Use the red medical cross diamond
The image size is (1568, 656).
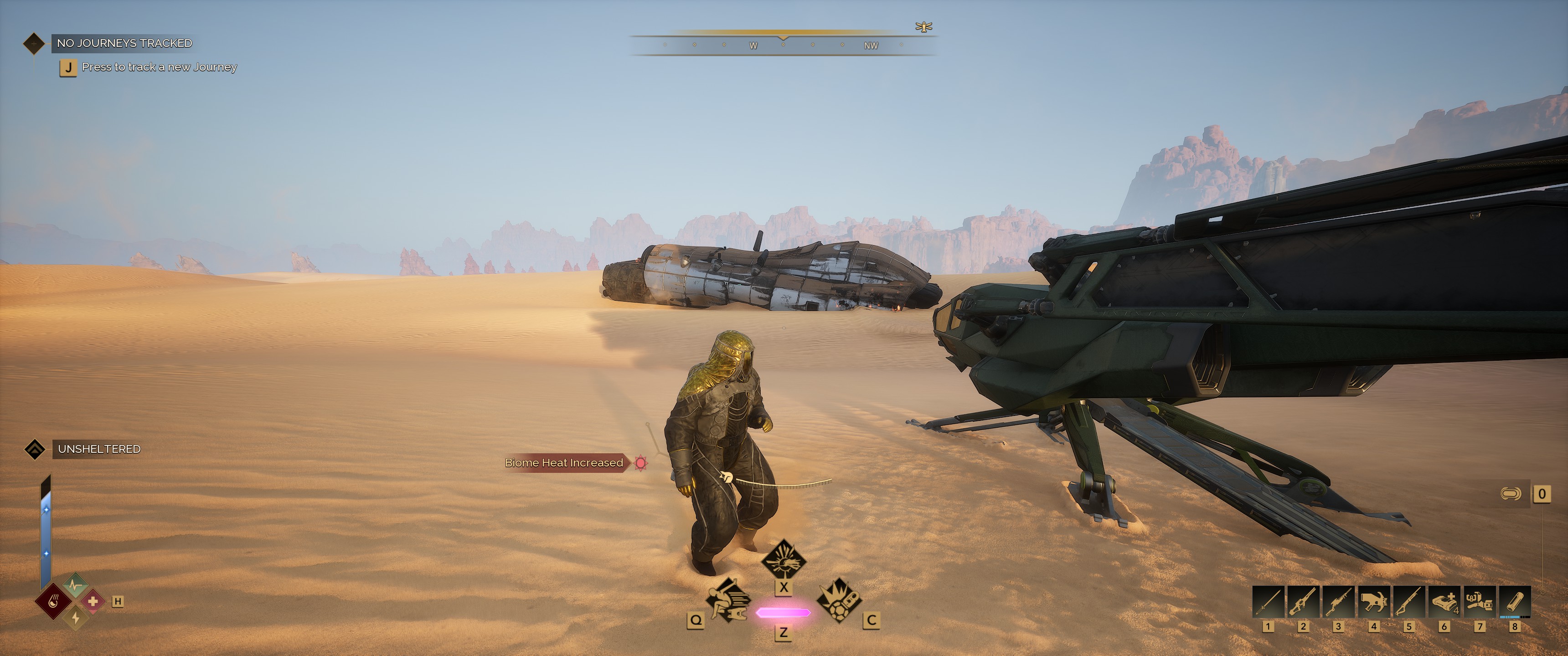tap(93, 602)
